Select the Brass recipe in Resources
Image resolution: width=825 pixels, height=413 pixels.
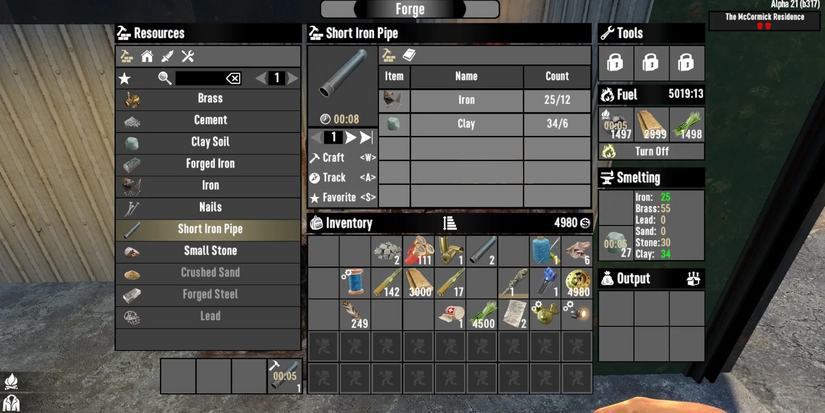(209, 99)
